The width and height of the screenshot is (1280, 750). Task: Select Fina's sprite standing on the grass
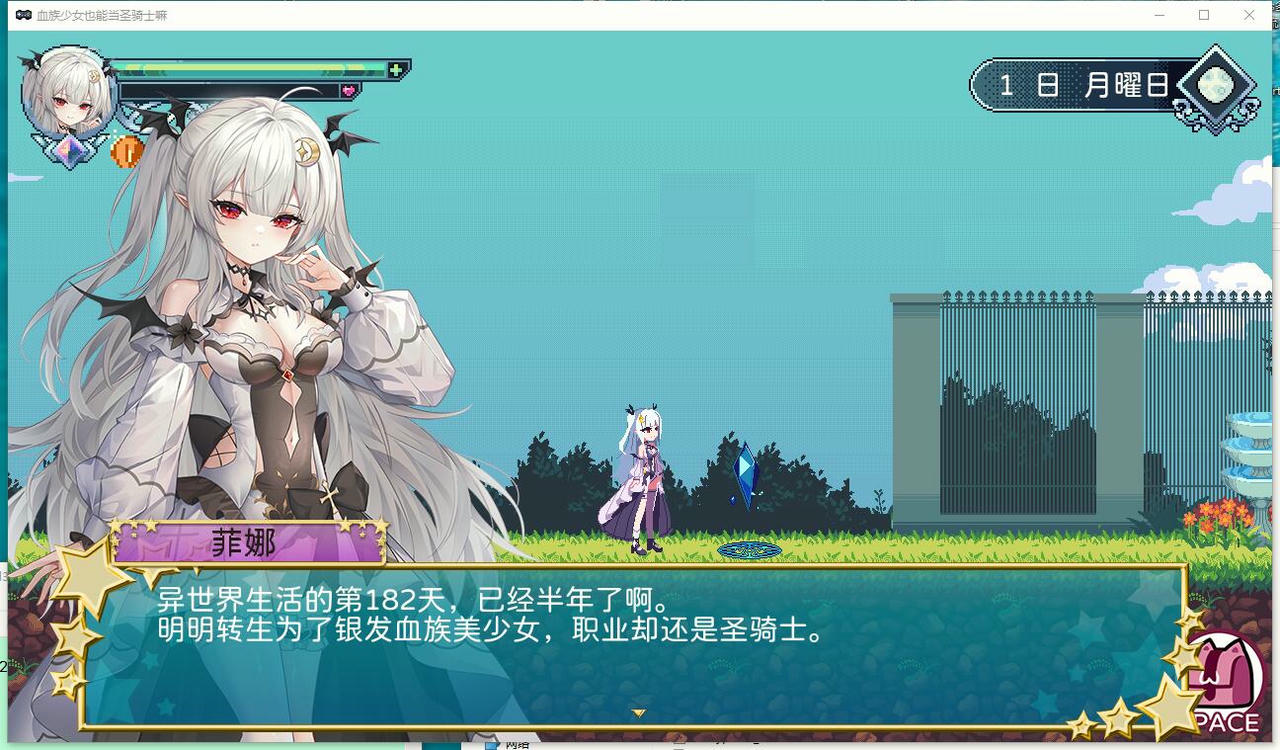point(642,475)
